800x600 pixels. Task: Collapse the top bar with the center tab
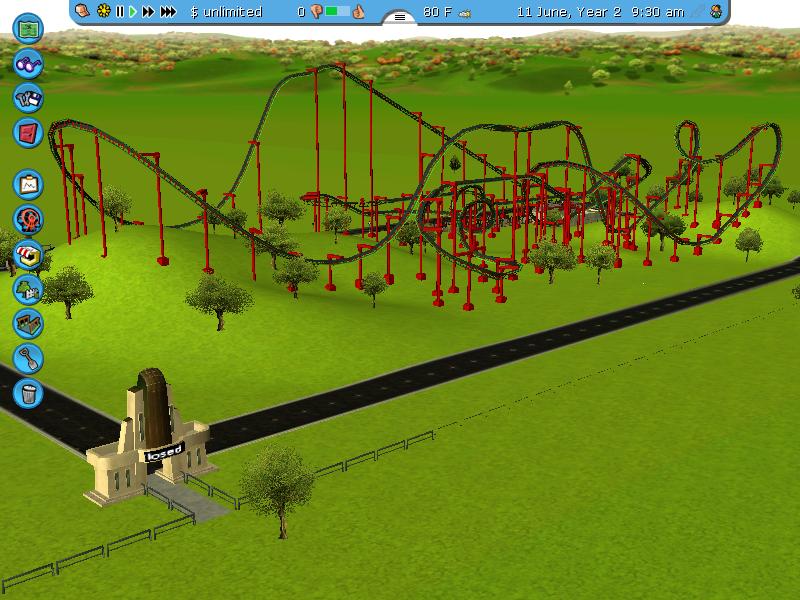tap(400, 17)
